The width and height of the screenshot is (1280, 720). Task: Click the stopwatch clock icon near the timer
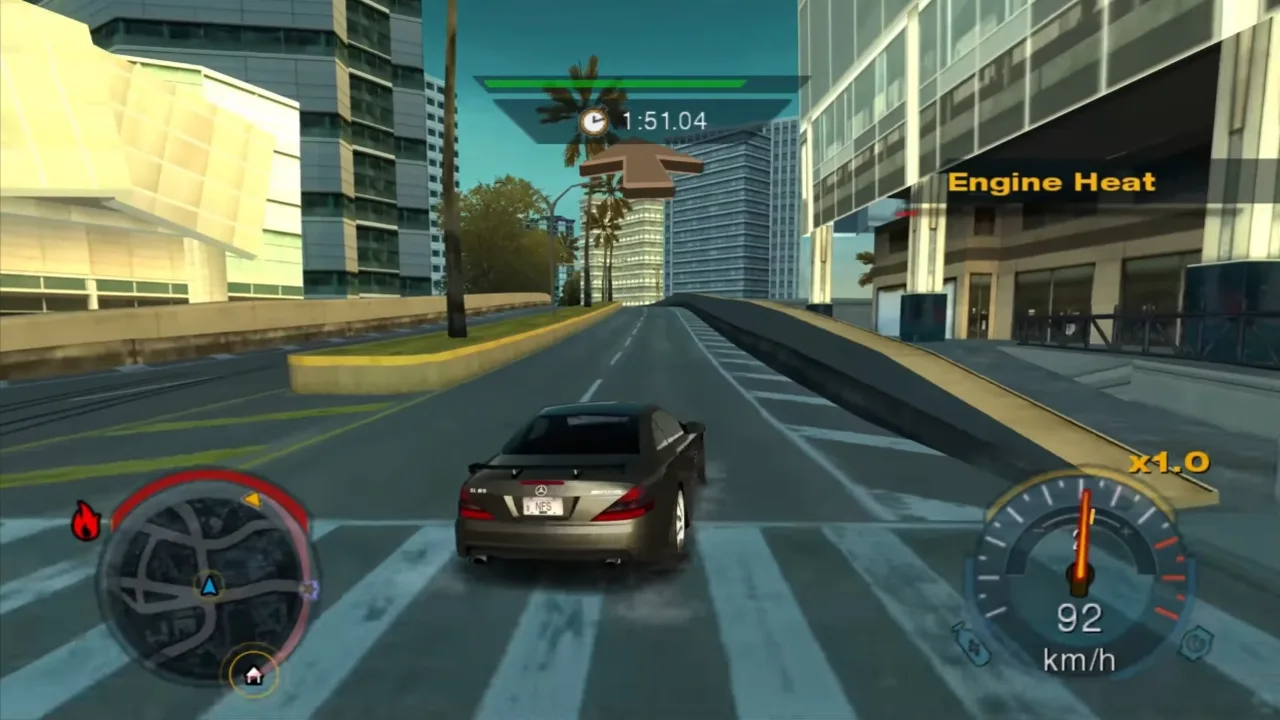[x=595, y=120]
